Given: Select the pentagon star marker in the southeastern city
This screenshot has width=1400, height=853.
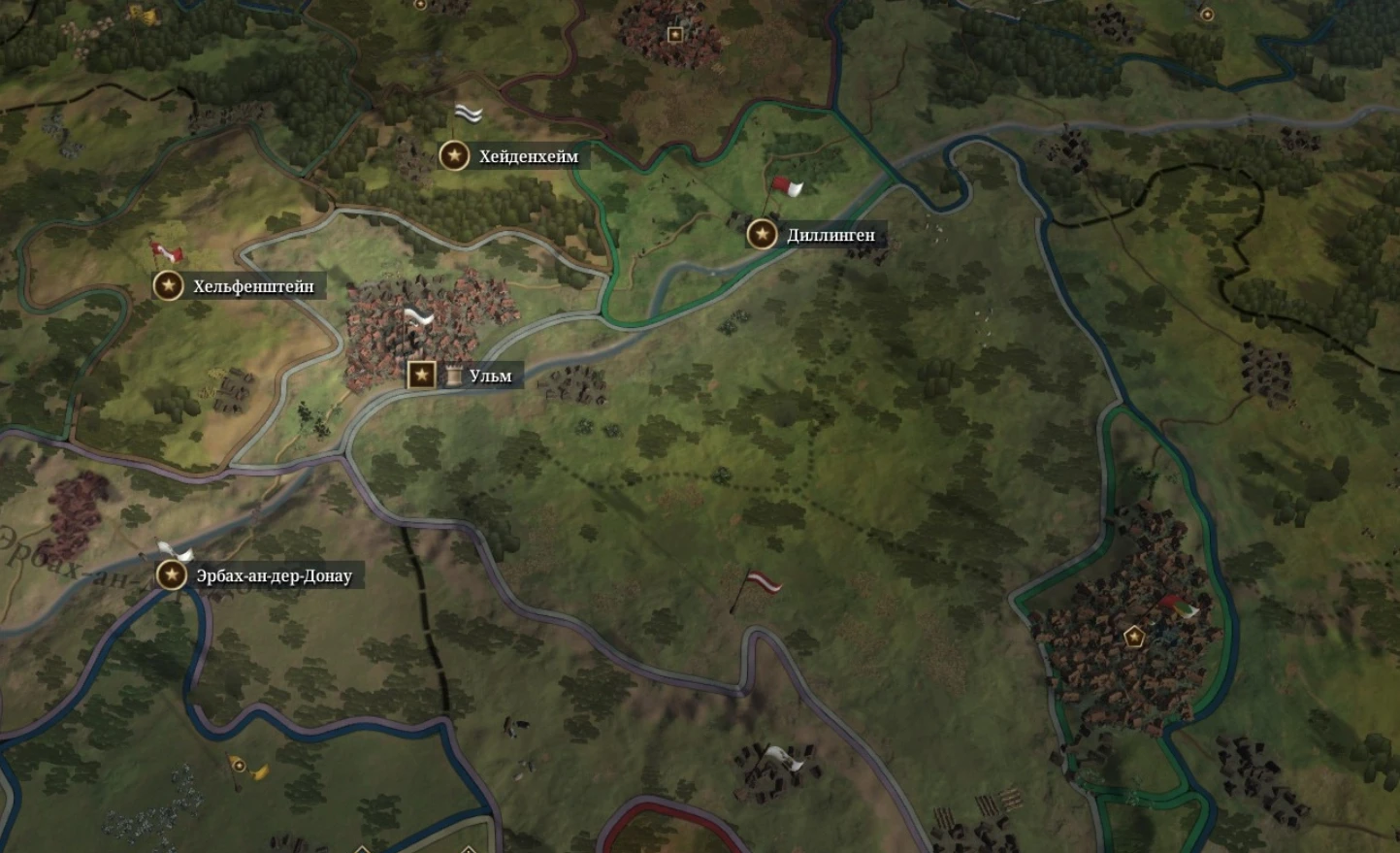Looking at the screenshot, I should (x=1132, y=639).
